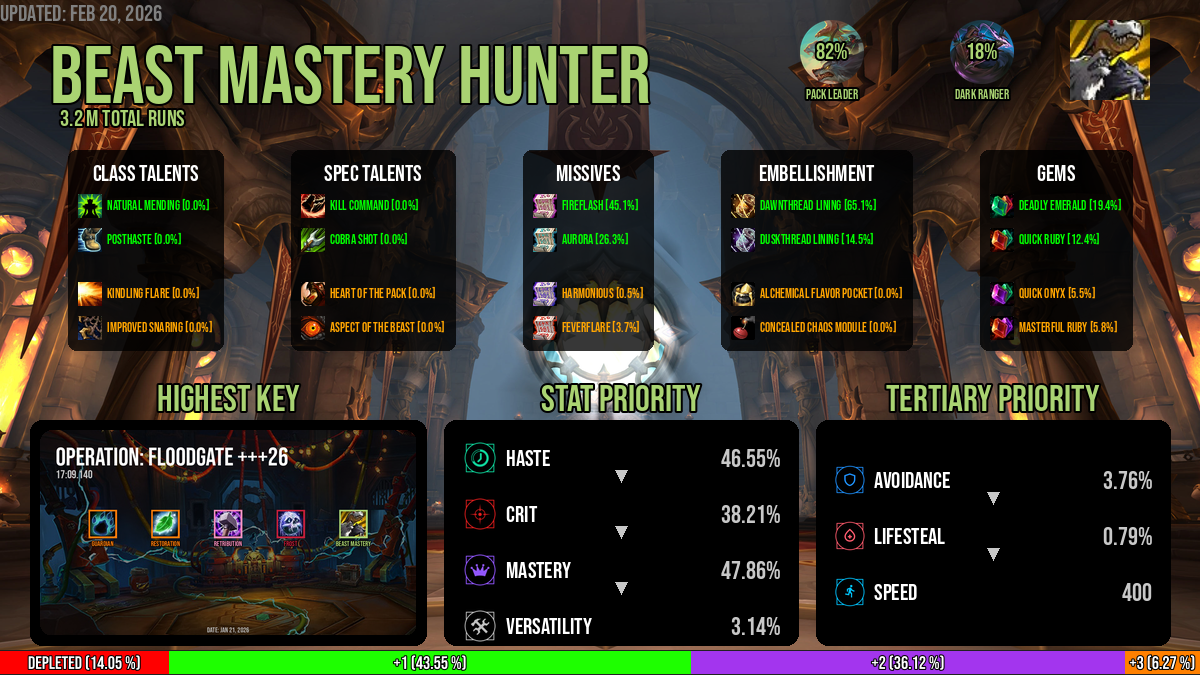The height and width of the screenshot is (675, 1200).
Task: Select the Guardian spec icon in the key group
Action: (103, 523)
